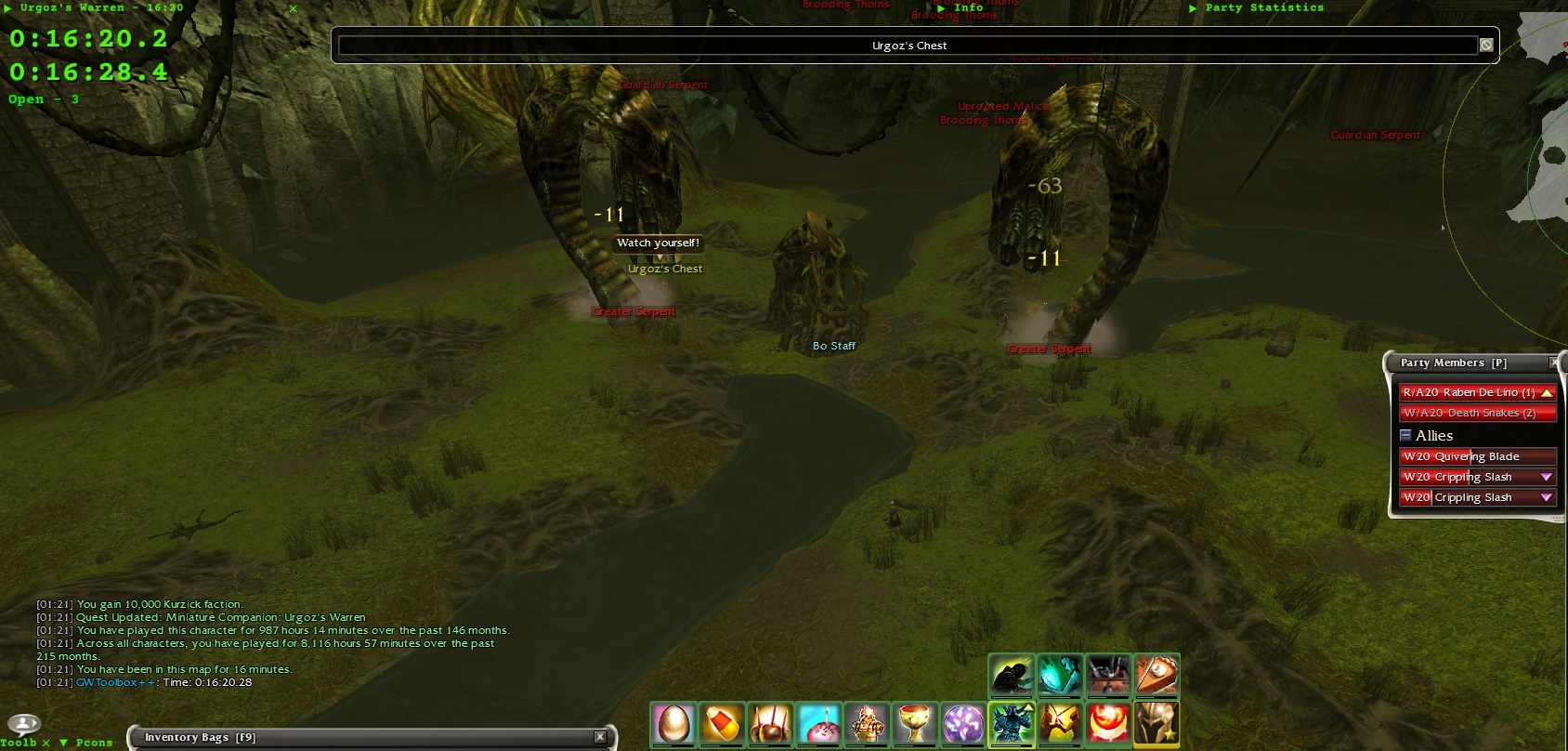The height and width of the screenshot is (751, 1568).
Task: Use the candy corn consumable
Action: point(722,723)
